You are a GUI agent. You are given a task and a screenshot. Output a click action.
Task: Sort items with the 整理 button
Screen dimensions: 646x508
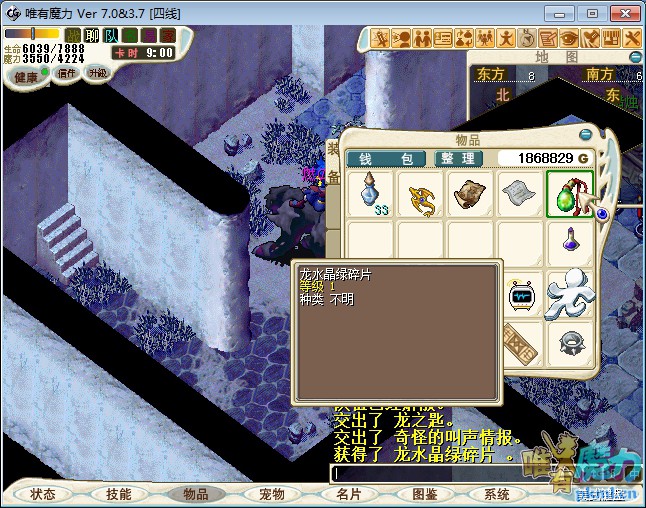tap(459, 159)
